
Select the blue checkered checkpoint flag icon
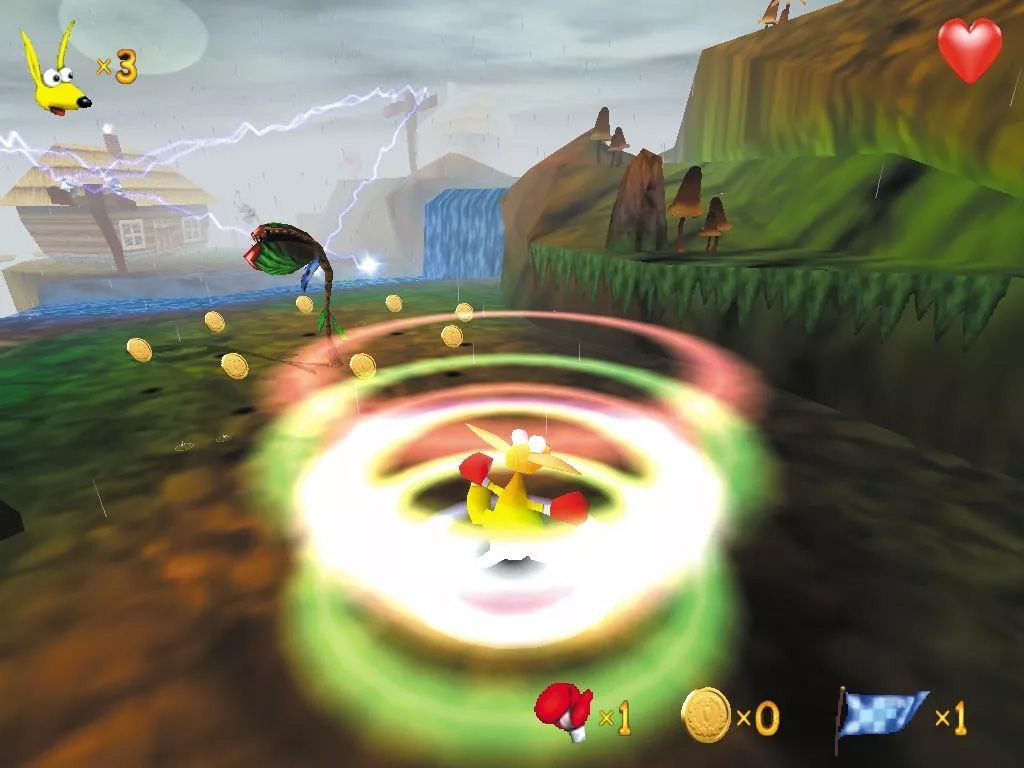880,716
